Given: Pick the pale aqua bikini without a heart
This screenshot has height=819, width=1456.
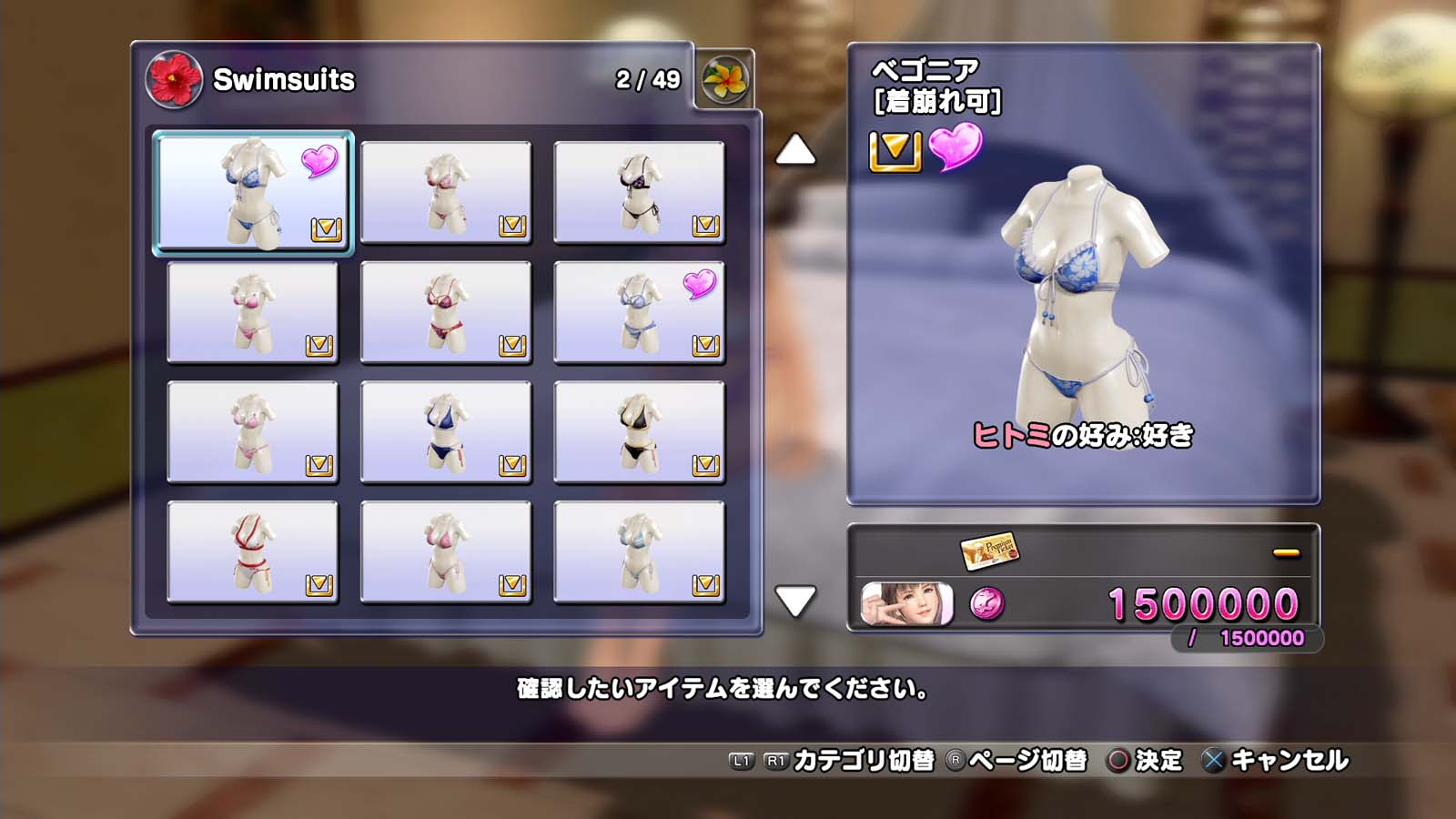Looking at the screenshot, I should pyautogui.click(x=639, y=552).
